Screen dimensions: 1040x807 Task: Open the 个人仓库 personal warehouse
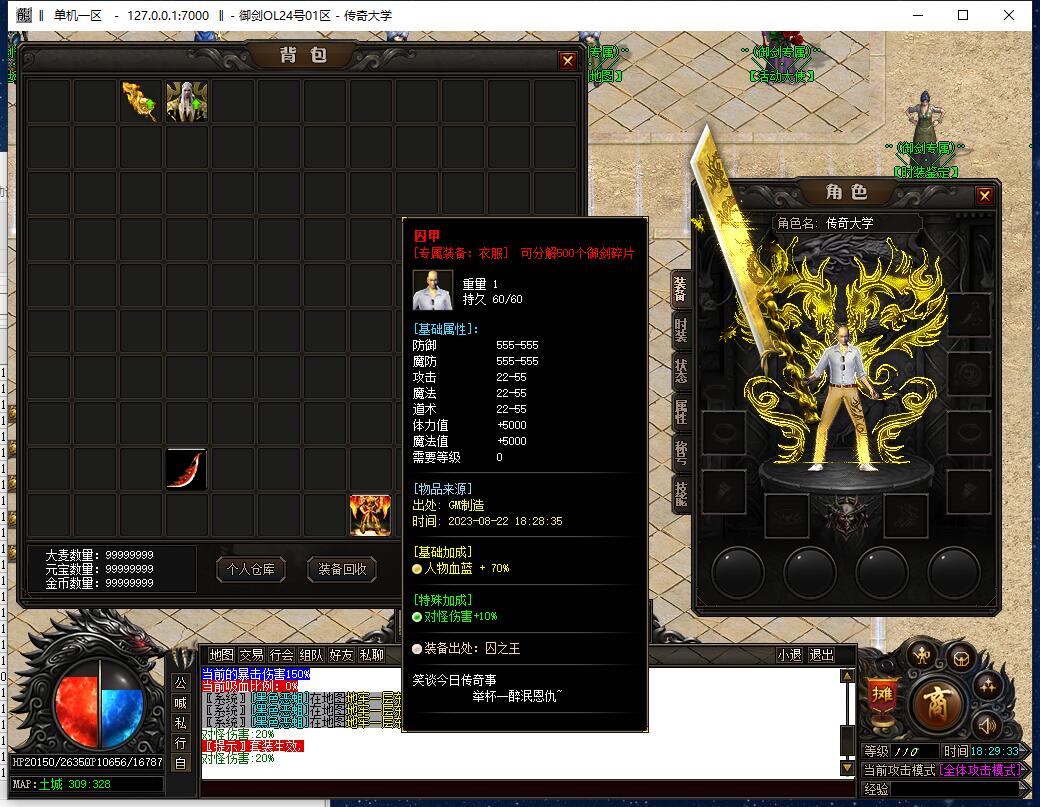251,570
